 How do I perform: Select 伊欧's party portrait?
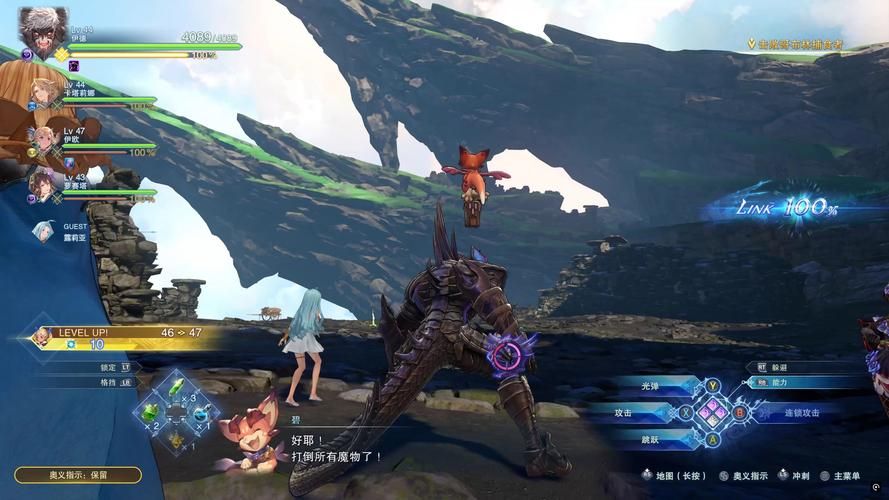point(43,138)
